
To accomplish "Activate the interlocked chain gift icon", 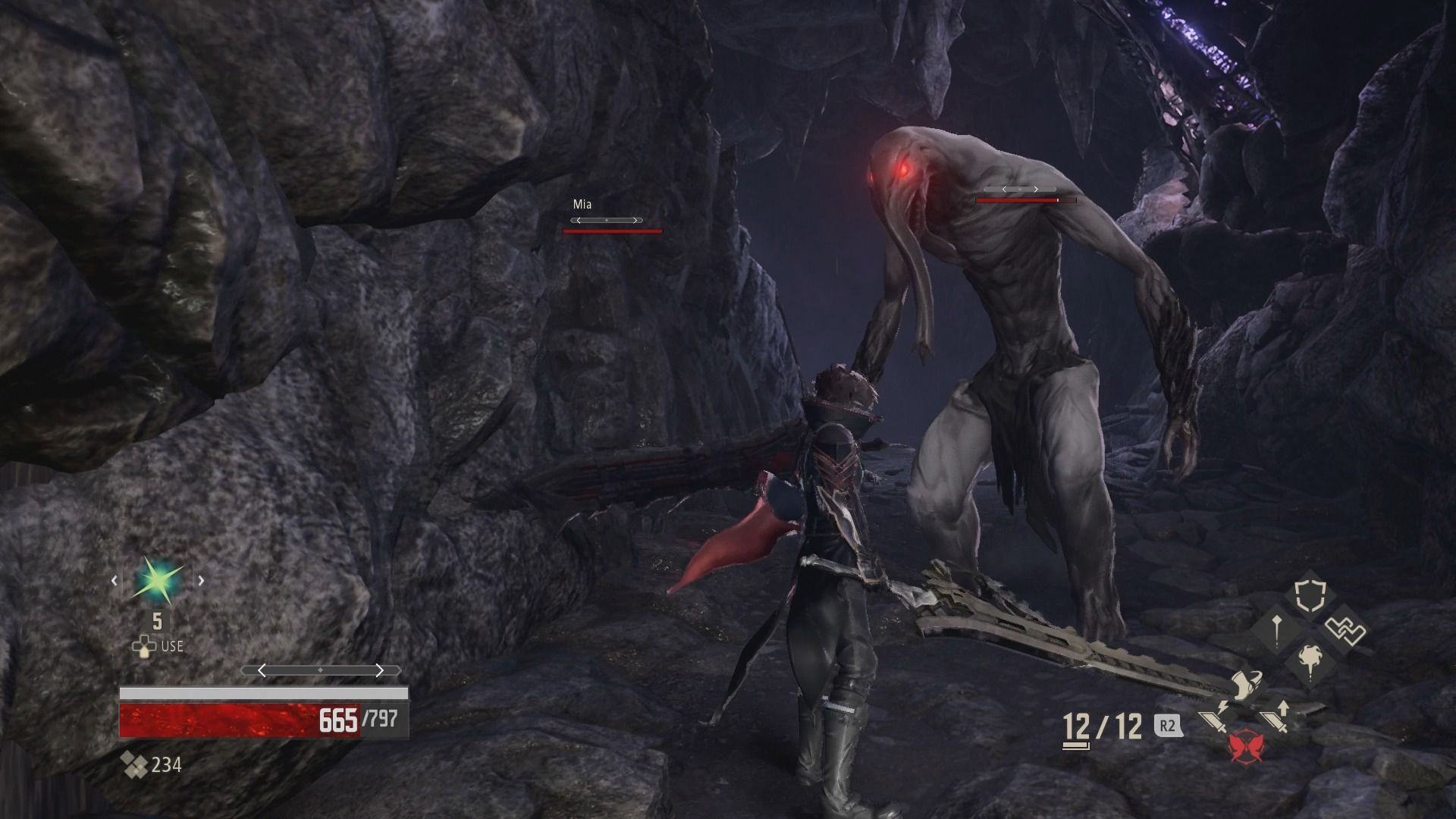I will [x=1345, y=629].
